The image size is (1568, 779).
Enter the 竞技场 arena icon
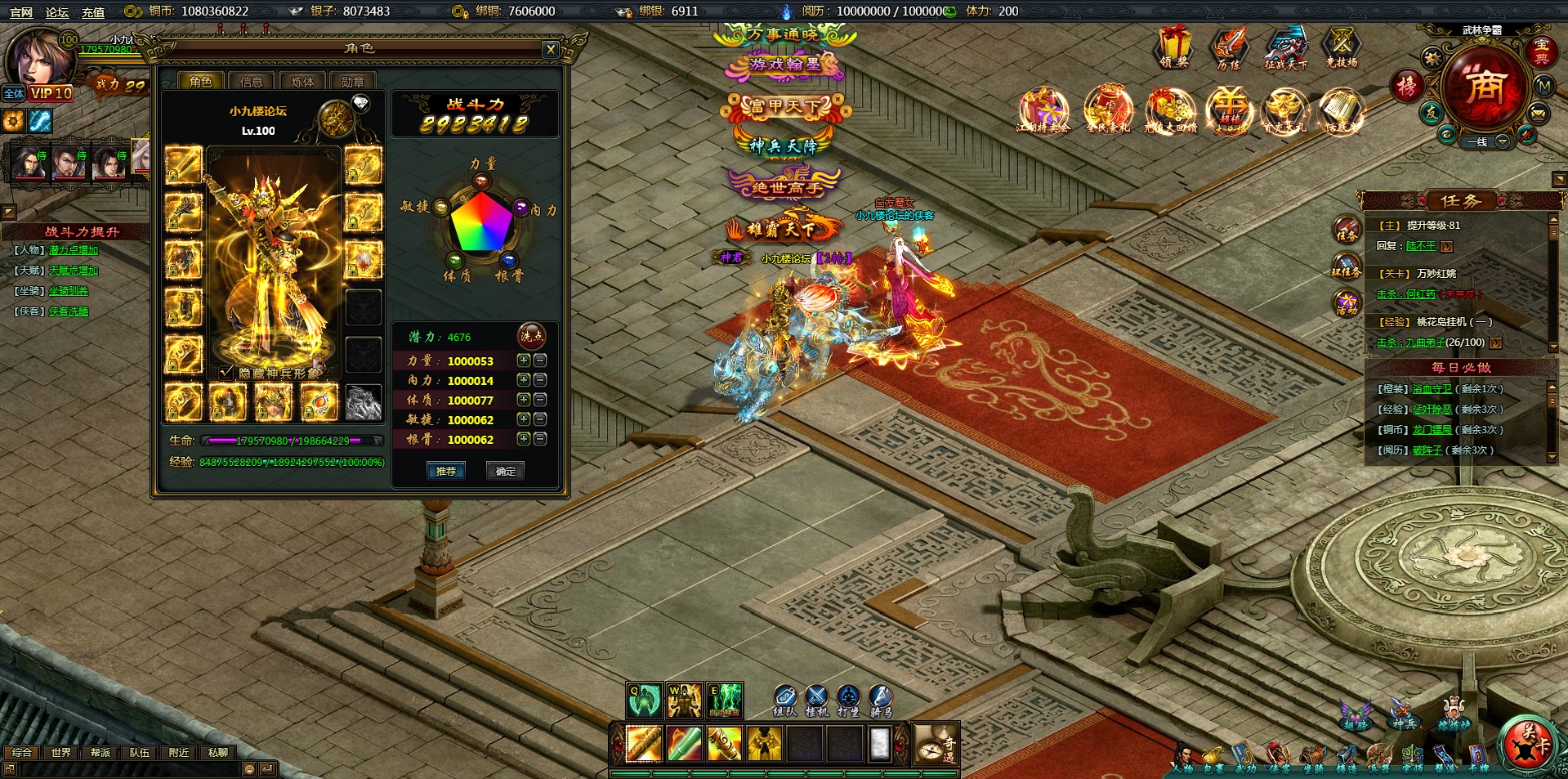(x=1341, y=47)
